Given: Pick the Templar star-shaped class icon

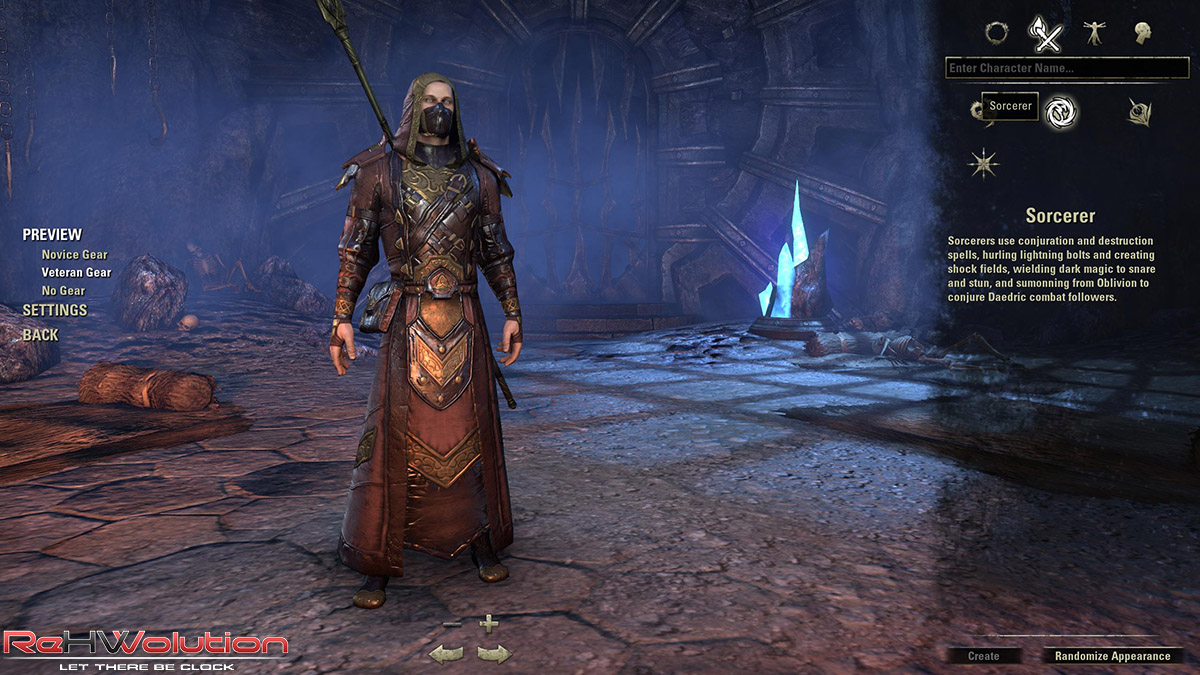Looking at the screenshot, I should pyautogui.click(x=983, y=163).
